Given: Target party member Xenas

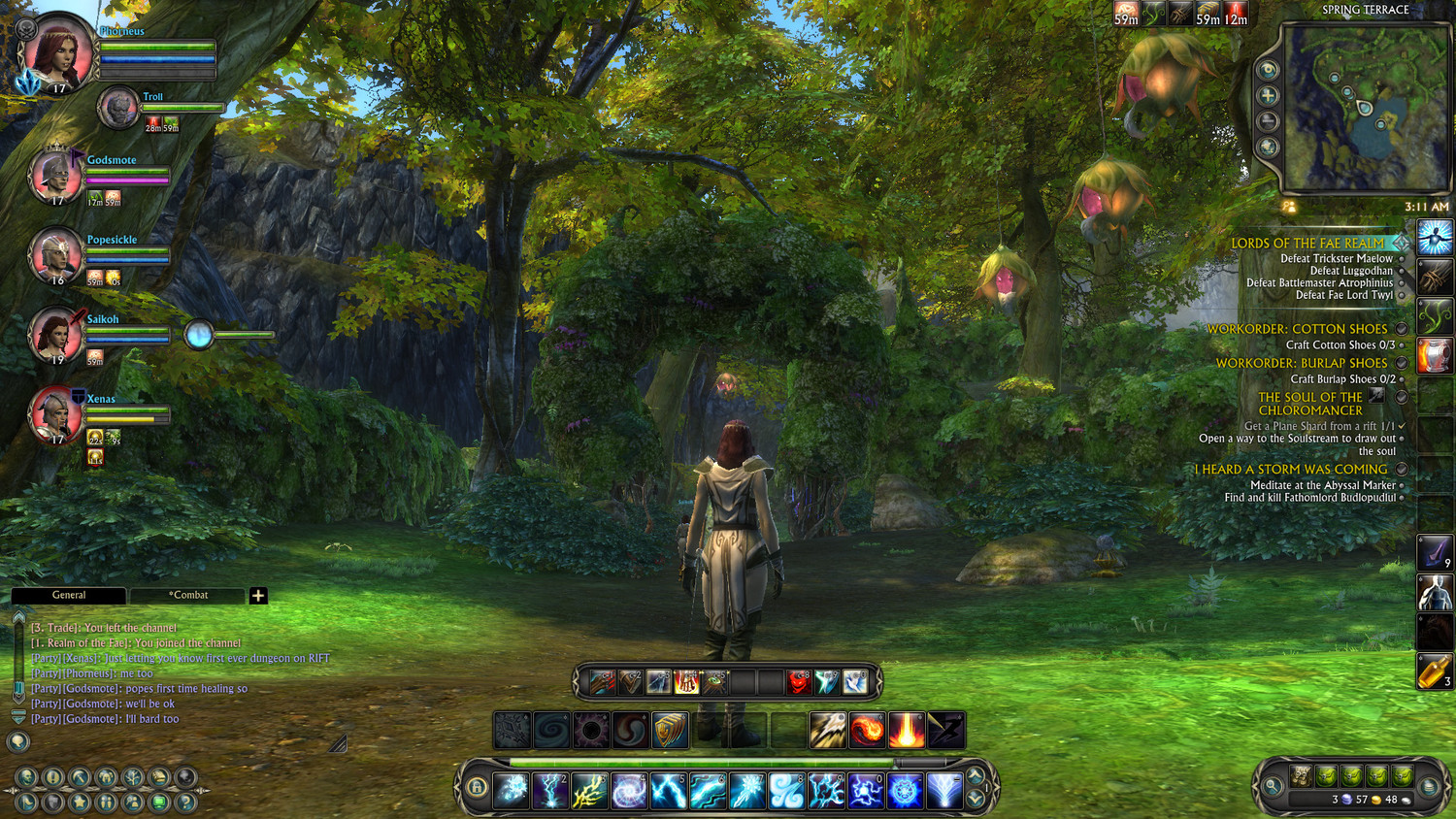Looking at the screenshot, I should coord(55,414).
